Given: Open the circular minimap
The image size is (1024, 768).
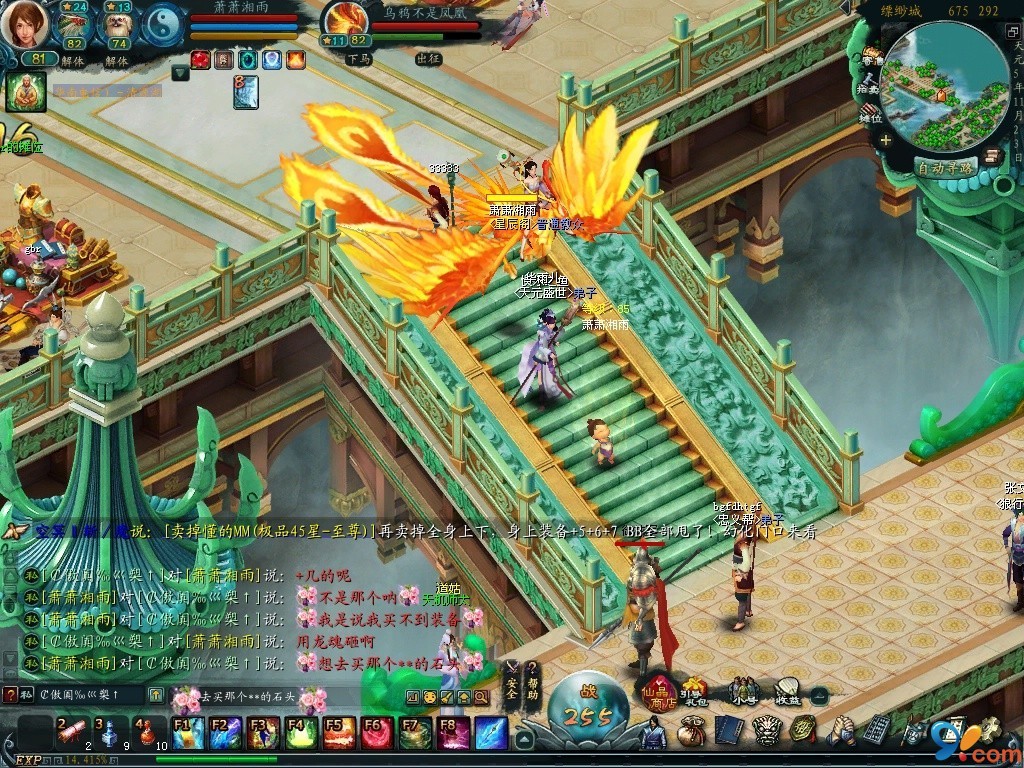Looking at the screenshot, I should [x=945, y=86].
